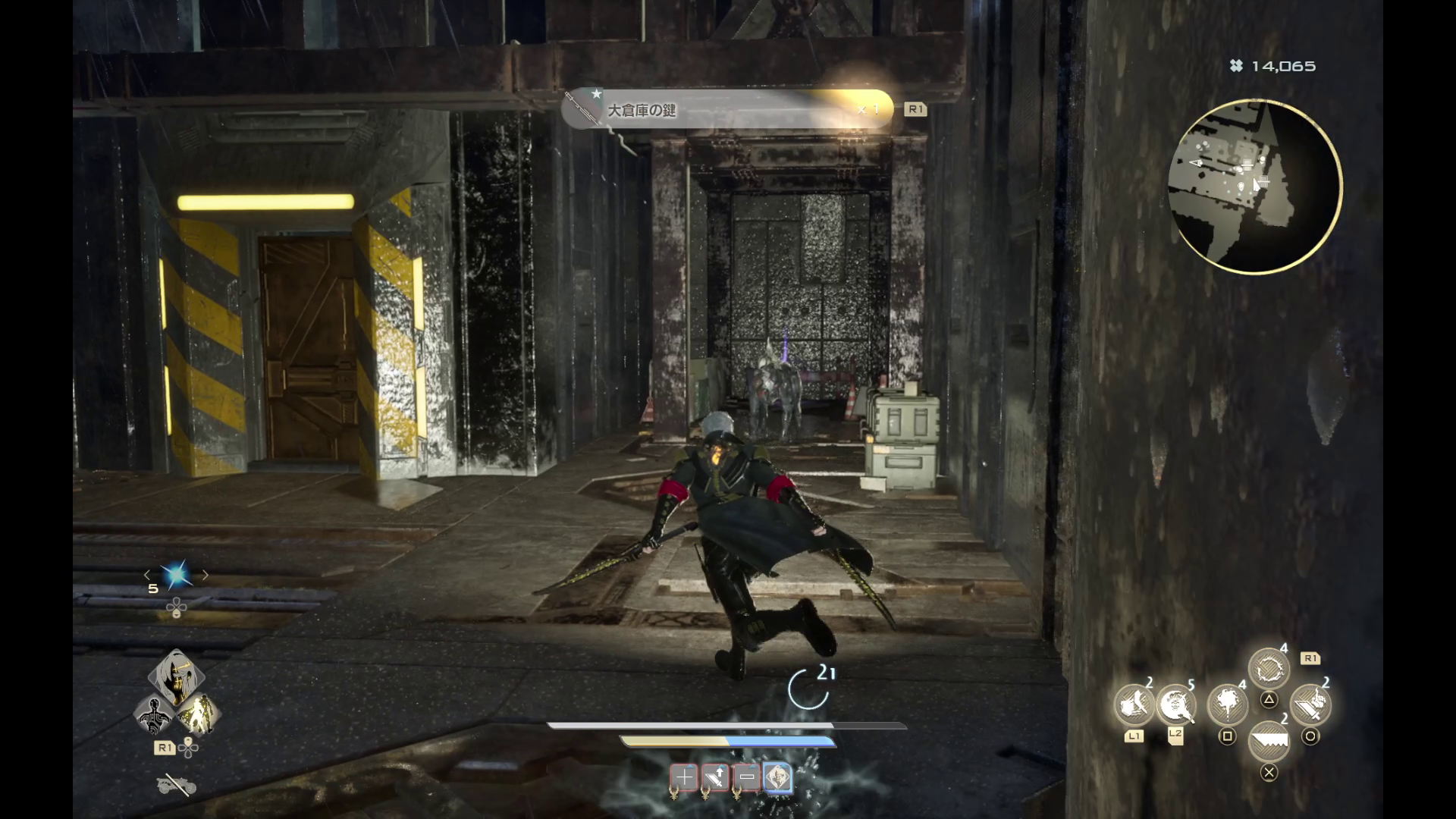The width and height of the screenshot is (1456, 819).
Task: Select the 大倉庫の鍵 item pickup notification
Action: click(727, 110)
